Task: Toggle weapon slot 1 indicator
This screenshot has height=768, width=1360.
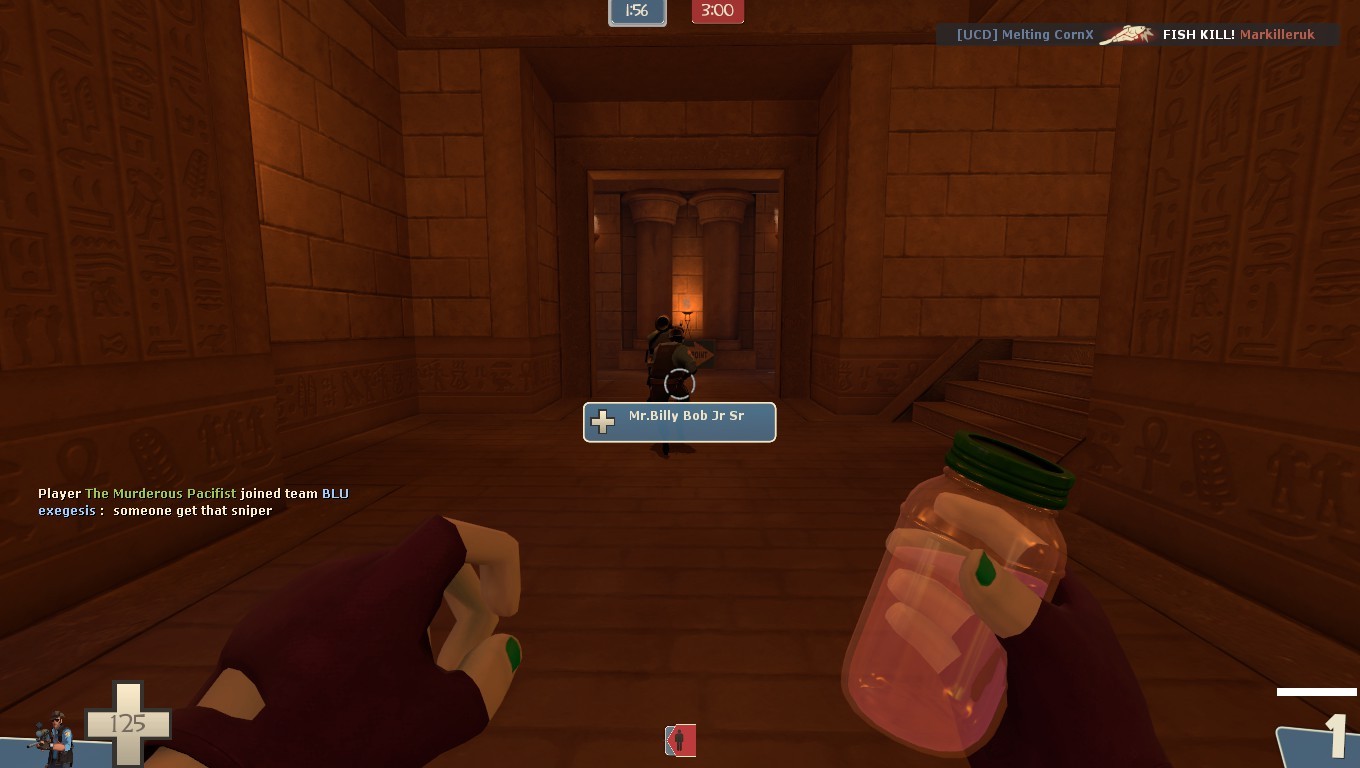Action: pyautogui.click(x=1338, y=737)
